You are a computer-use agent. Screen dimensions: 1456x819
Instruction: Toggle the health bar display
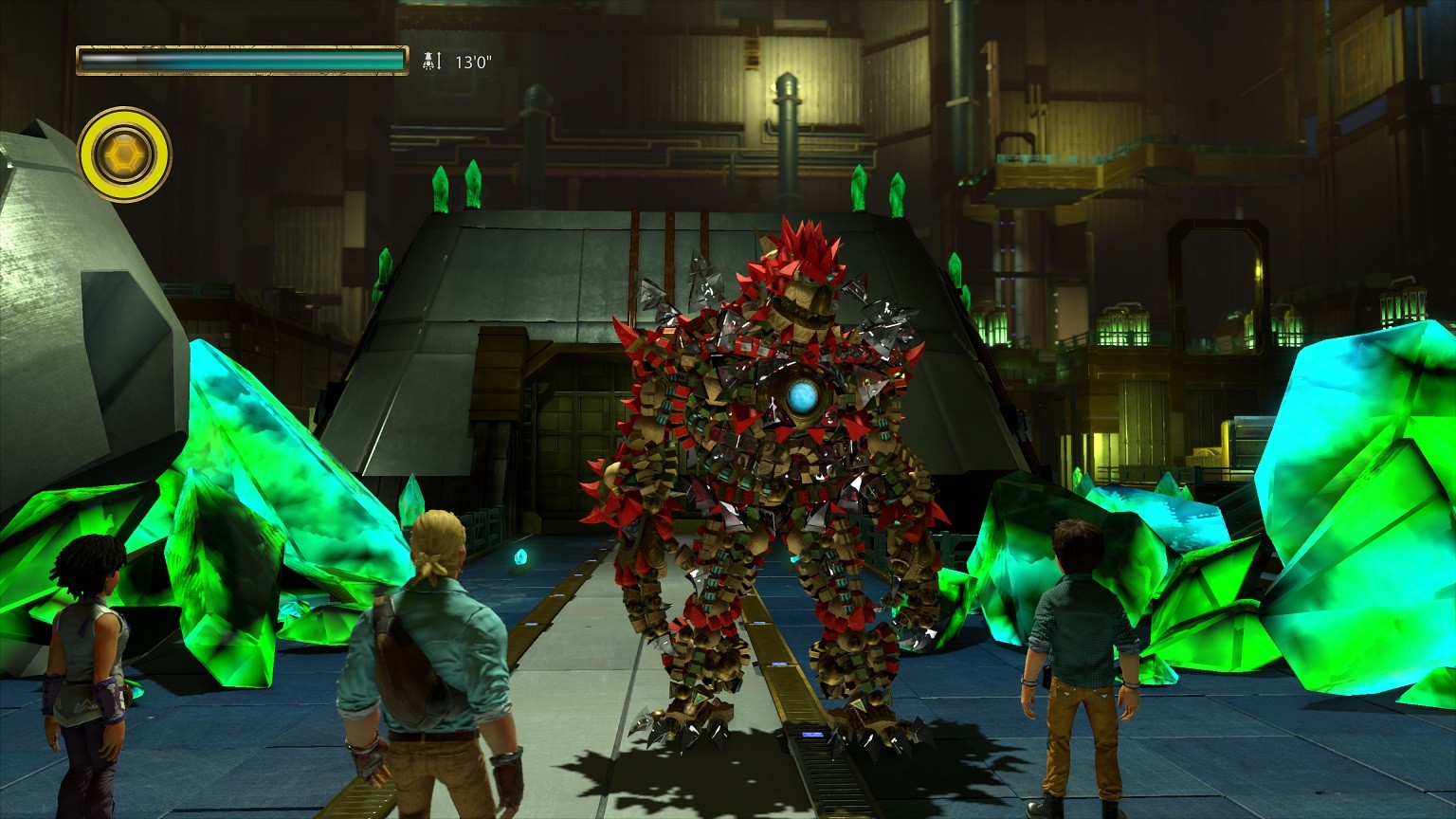click(242, 57)
